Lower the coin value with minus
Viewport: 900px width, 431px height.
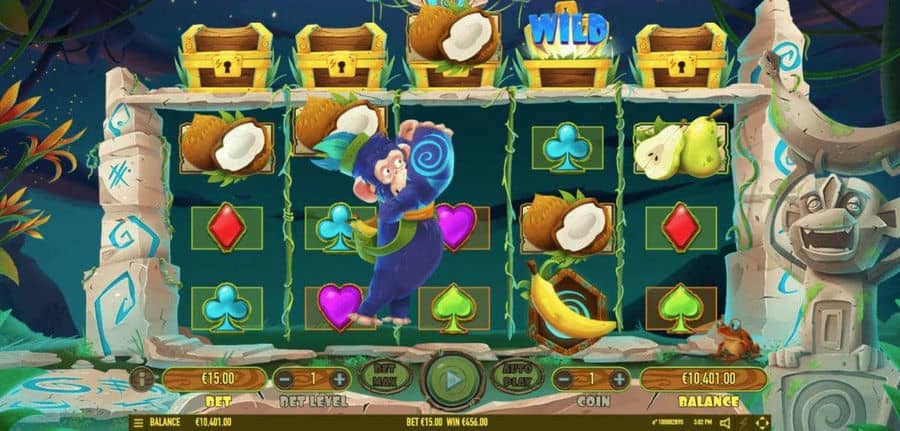(x=565, y=379)
